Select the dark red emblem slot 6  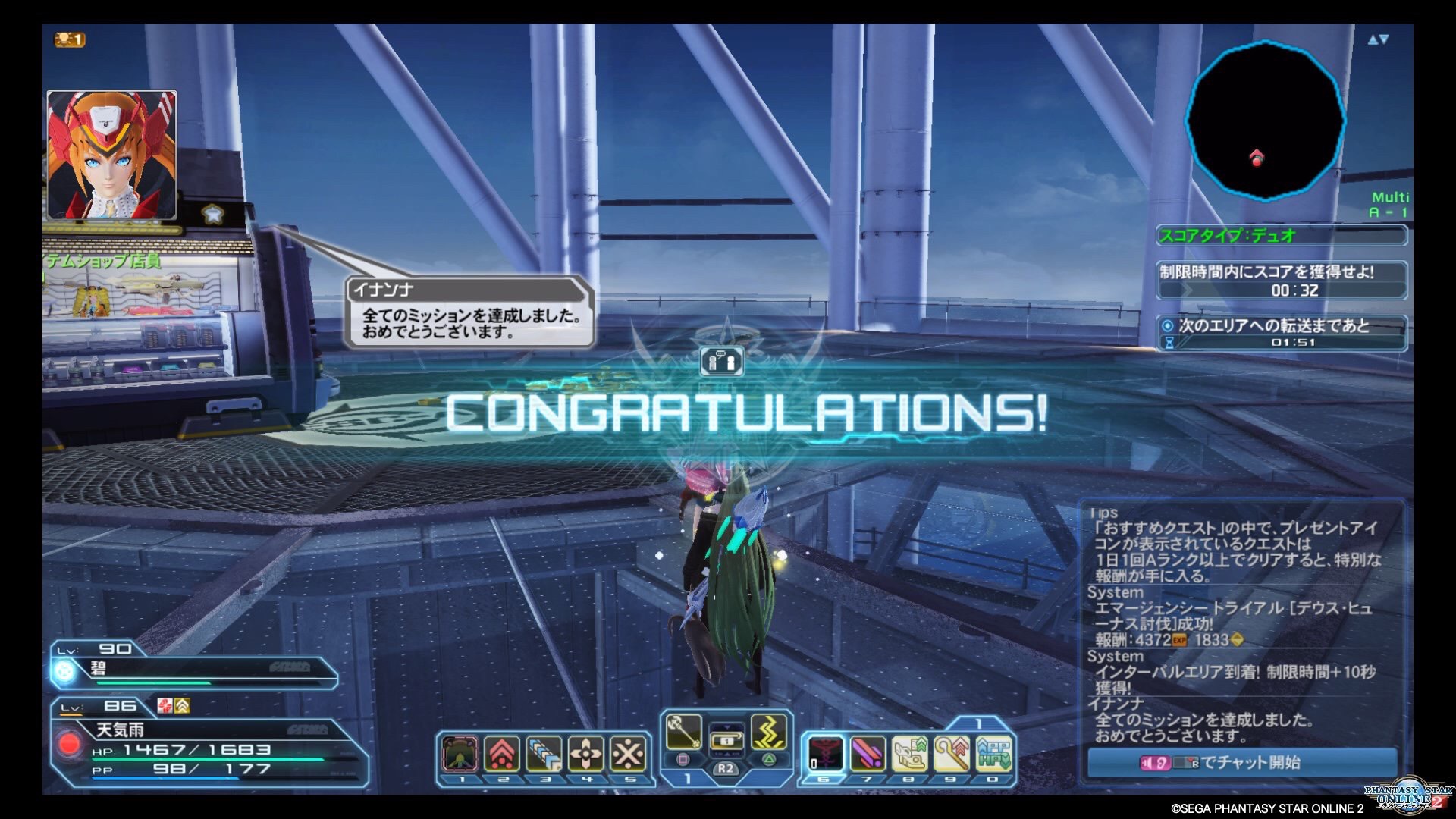click(824, 755)
